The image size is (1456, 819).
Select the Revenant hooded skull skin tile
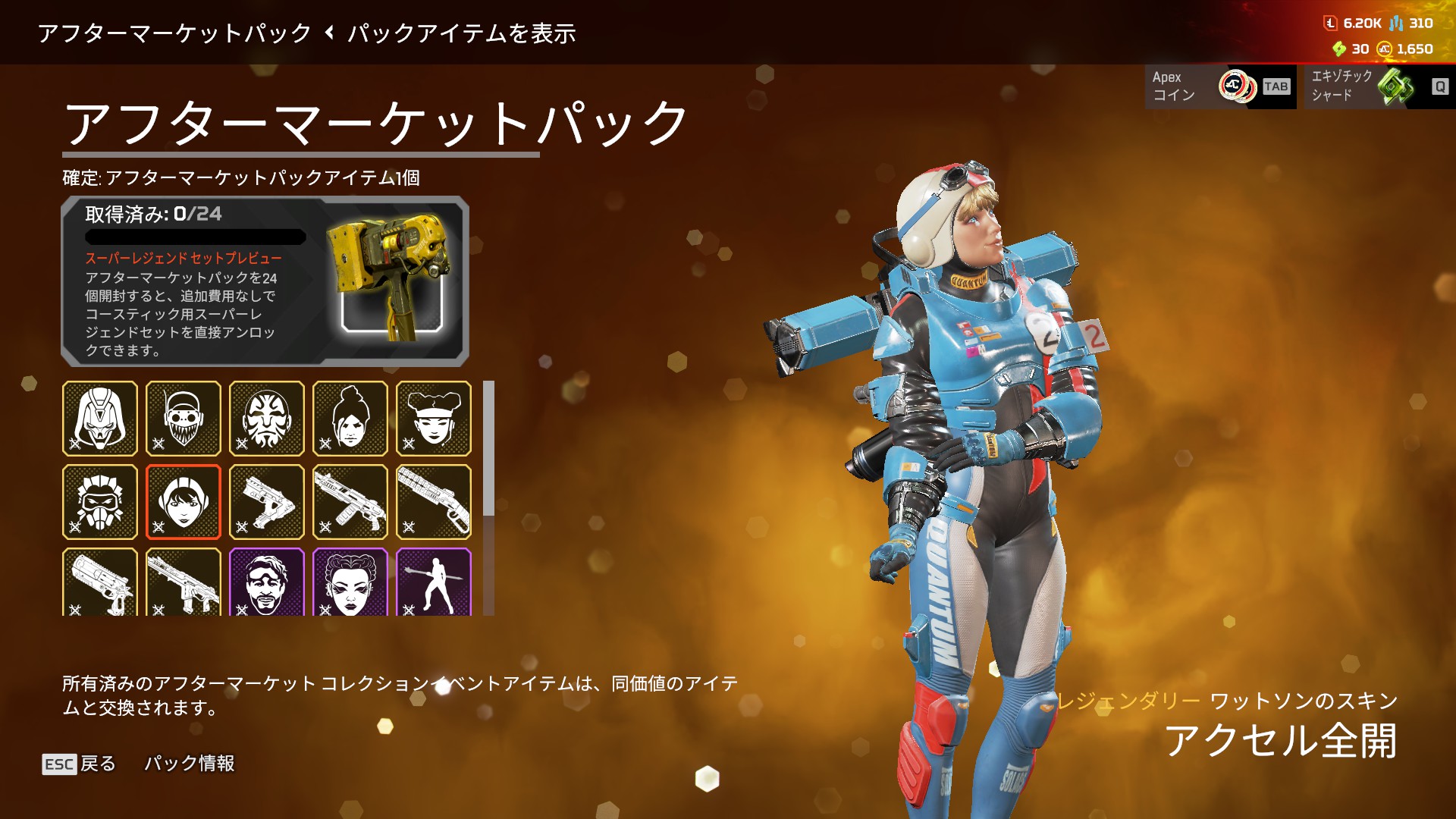(100, 419)
